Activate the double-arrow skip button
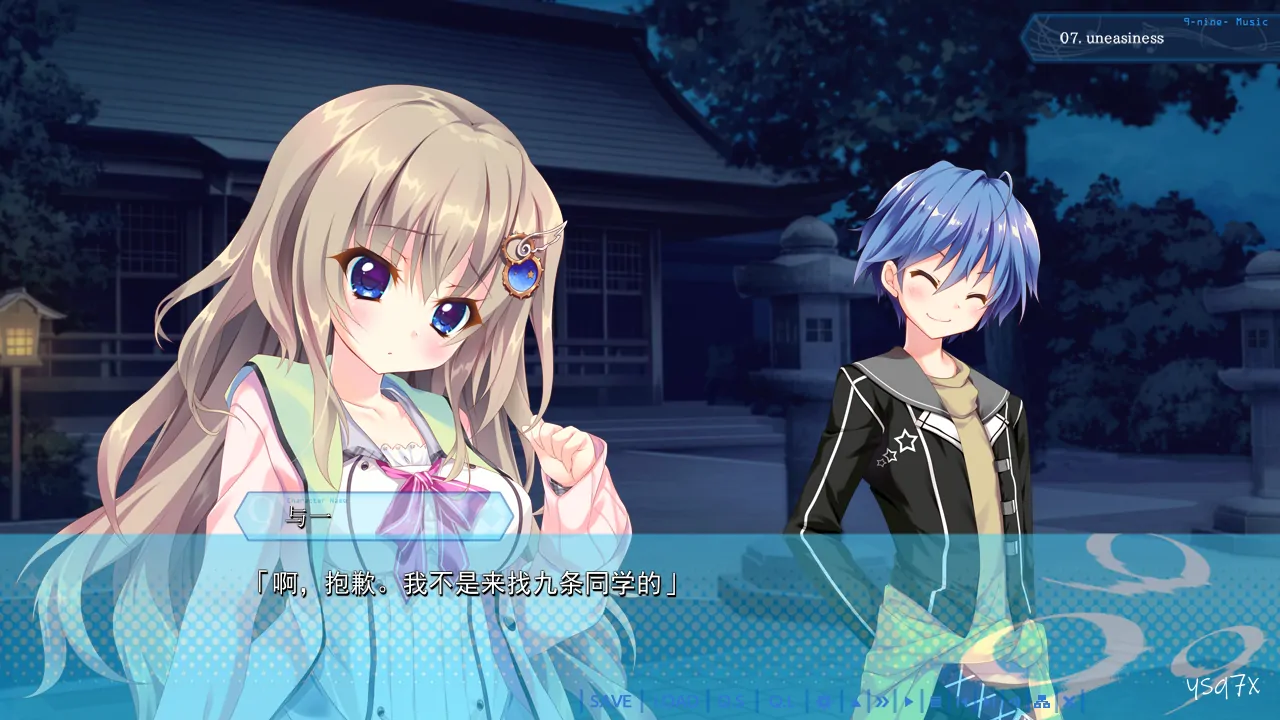 pos(881,701)
